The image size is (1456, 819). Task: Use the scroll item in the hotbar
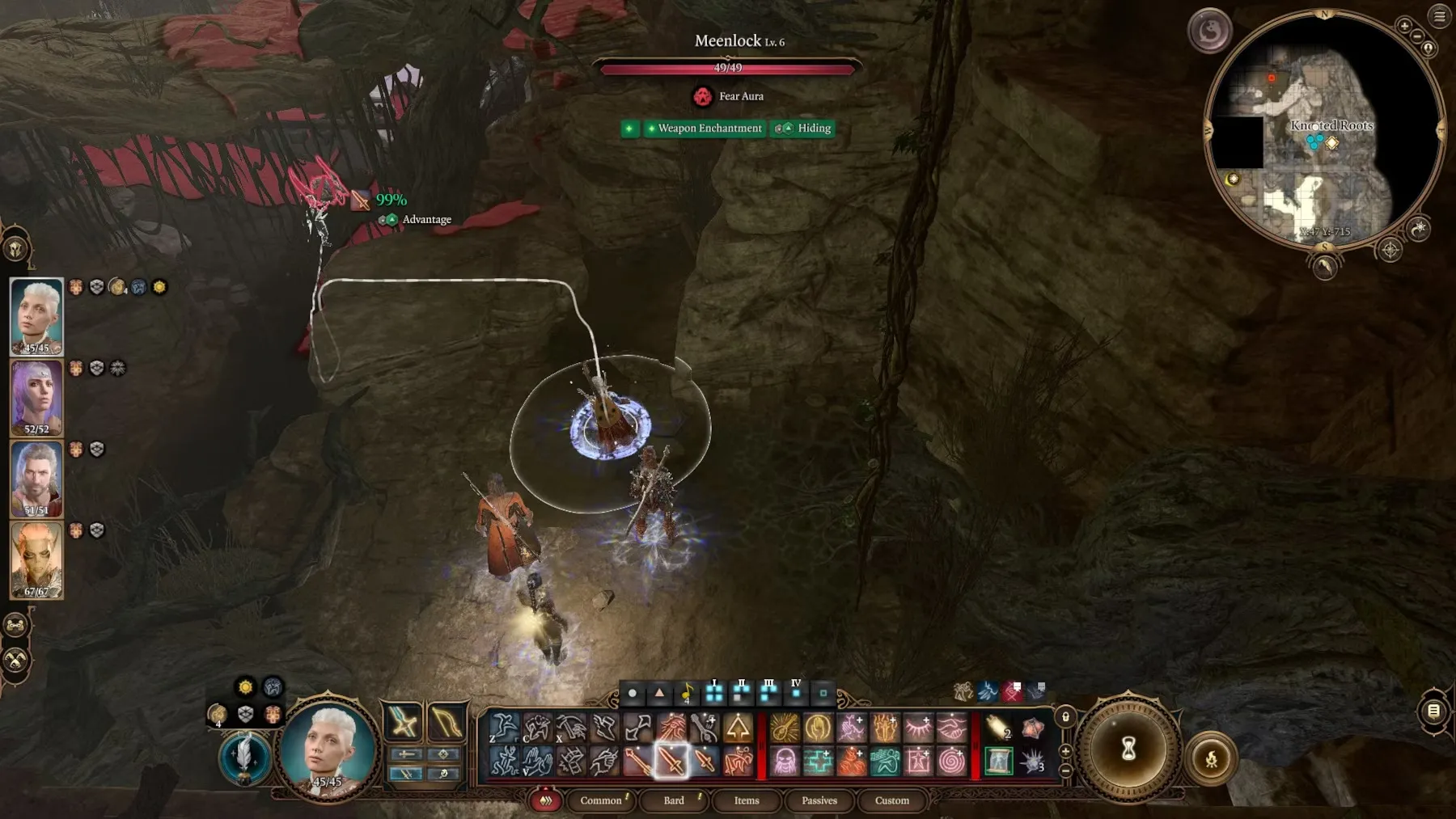[x=999, y=761]
